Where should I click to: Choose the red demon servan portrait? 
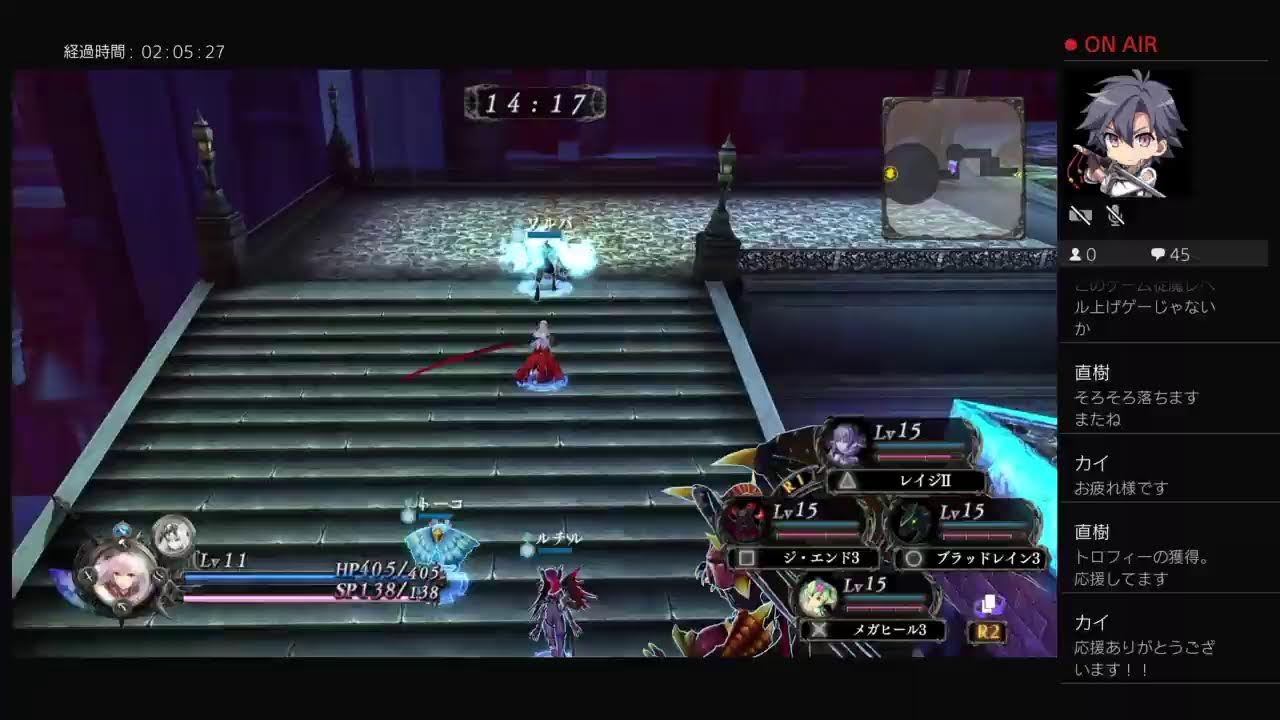click(x=745, y=520)
